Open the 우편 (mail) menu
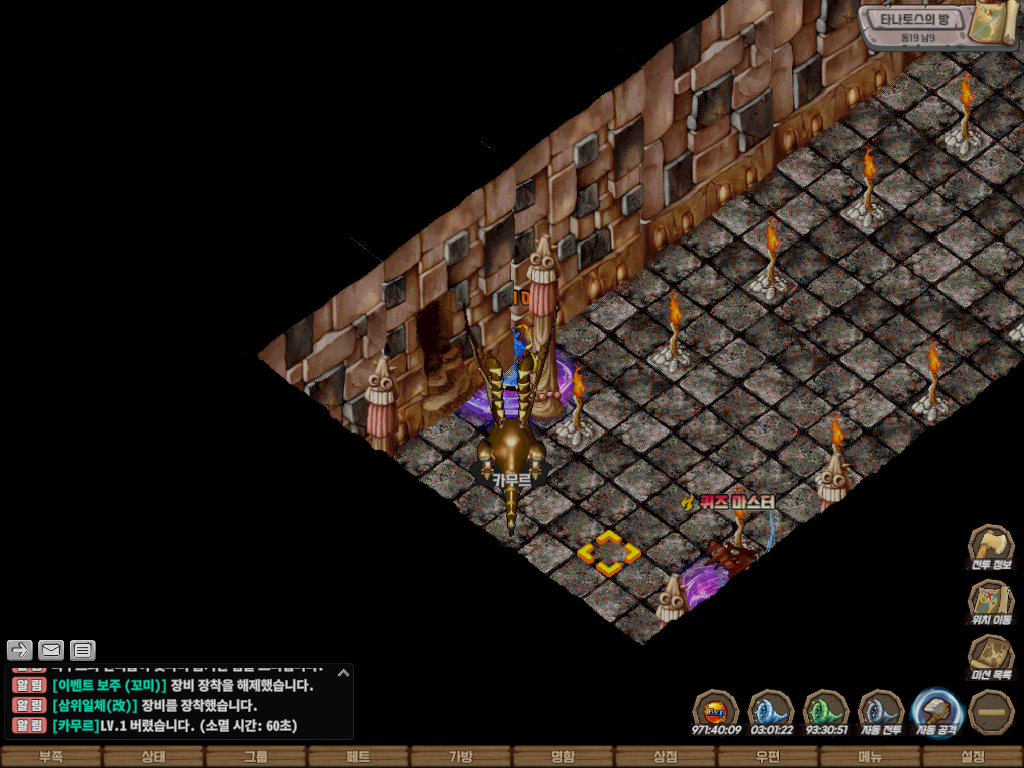Viewport: 1024px width, 768px height. [x=768, y=757]
